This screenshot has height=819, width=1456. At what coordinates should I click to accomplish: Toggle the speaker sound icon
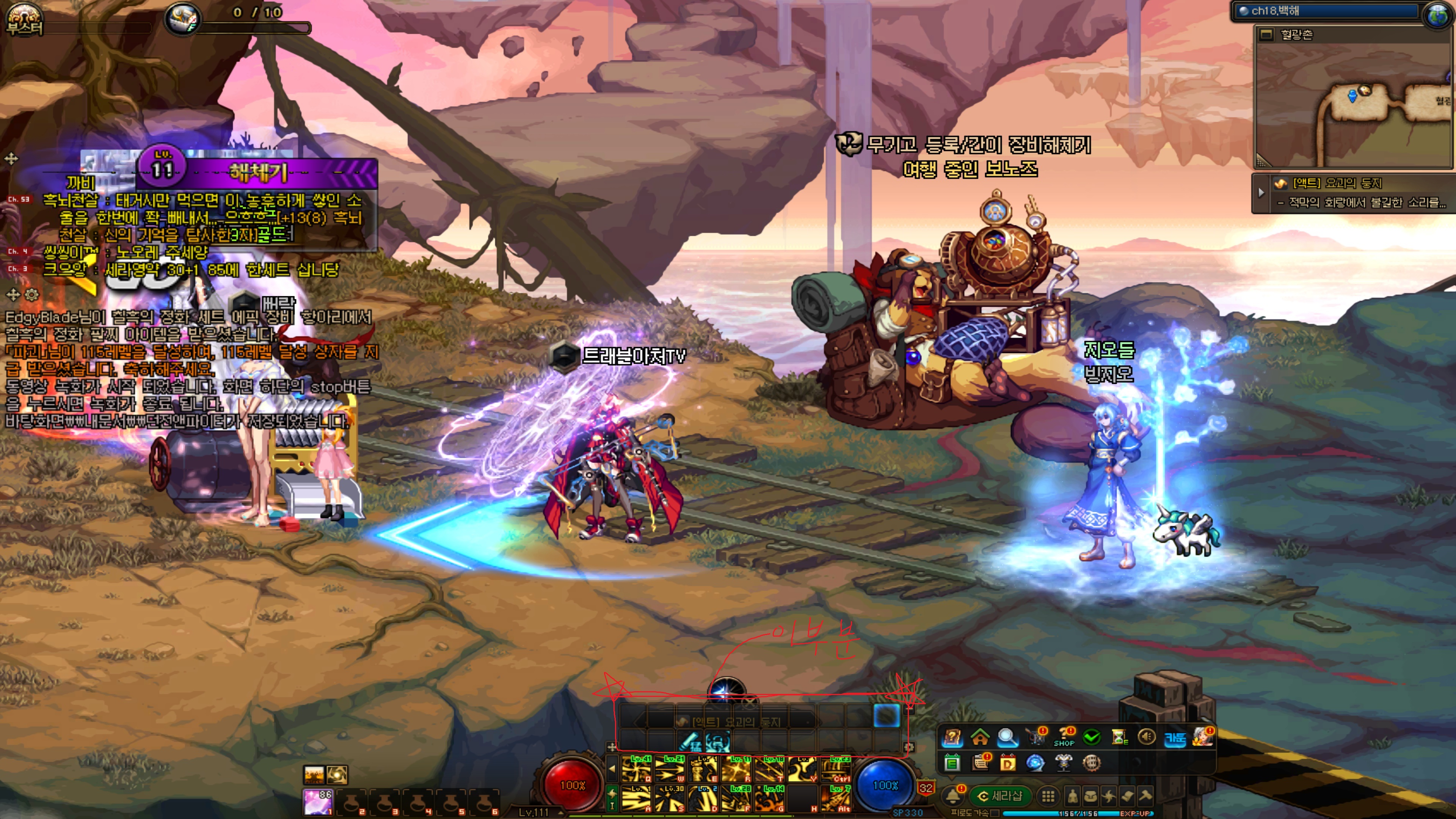point(1146,737)
